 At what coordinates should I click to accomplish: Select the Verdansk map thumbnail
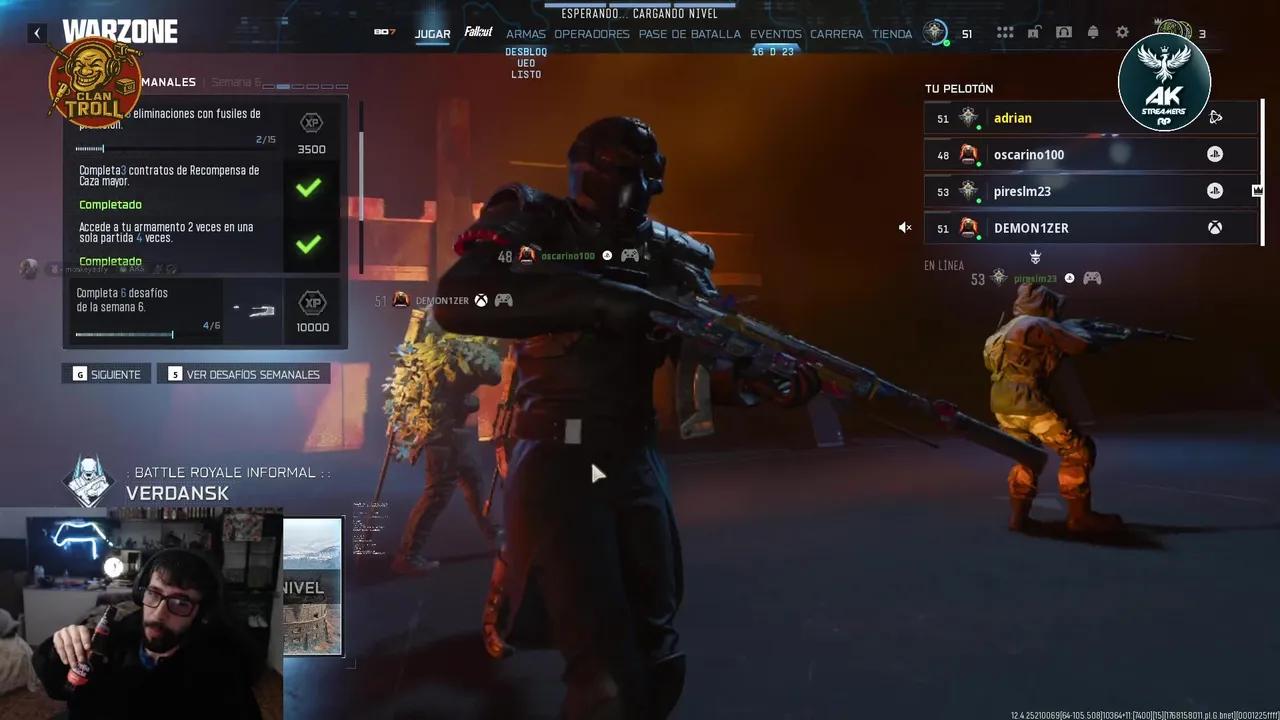[x=313, y=586]
